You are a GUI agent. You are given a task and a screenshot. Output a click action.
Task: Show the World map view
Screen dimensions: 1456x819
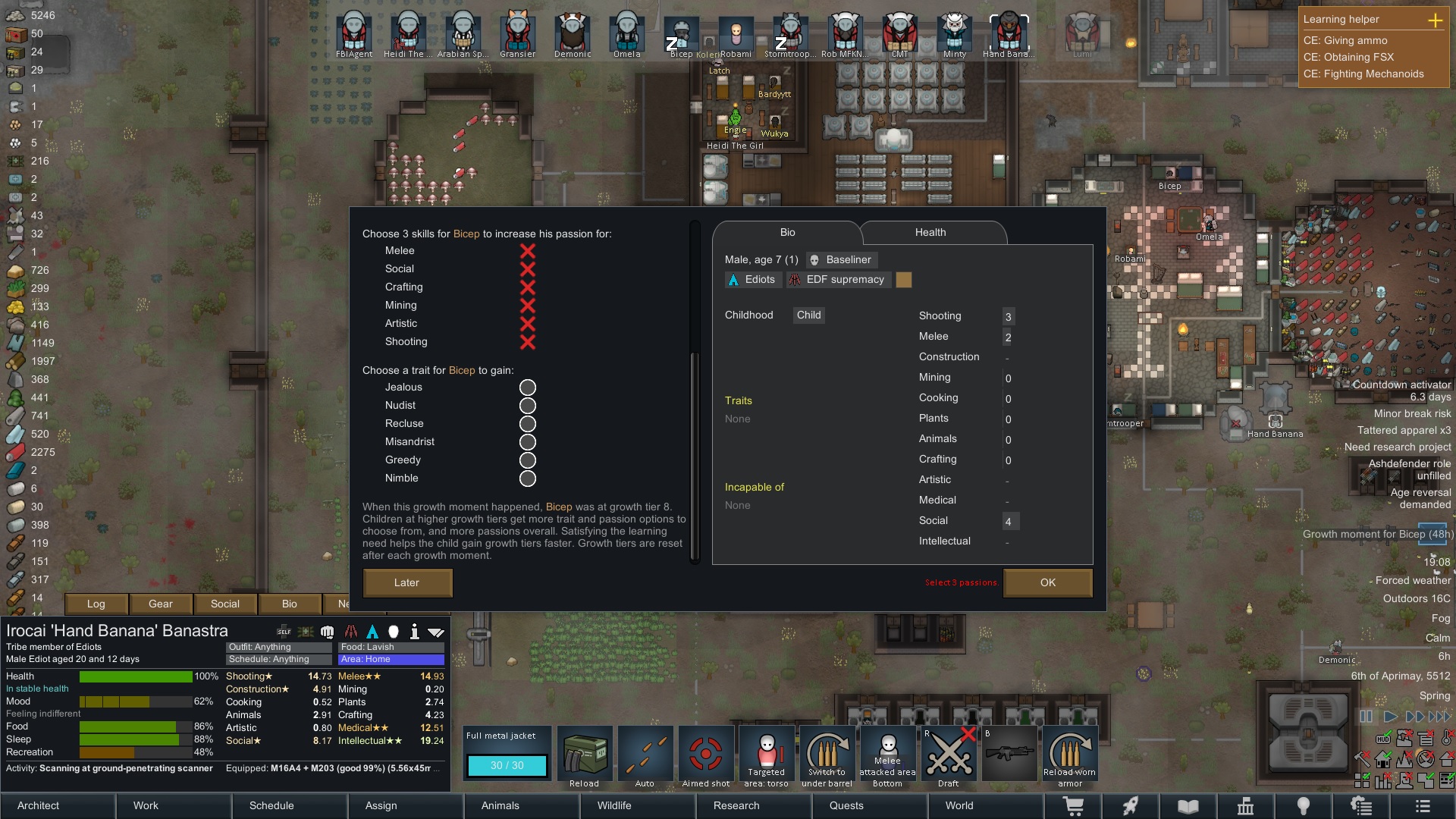pyautogui.click(x=959, y=805)
